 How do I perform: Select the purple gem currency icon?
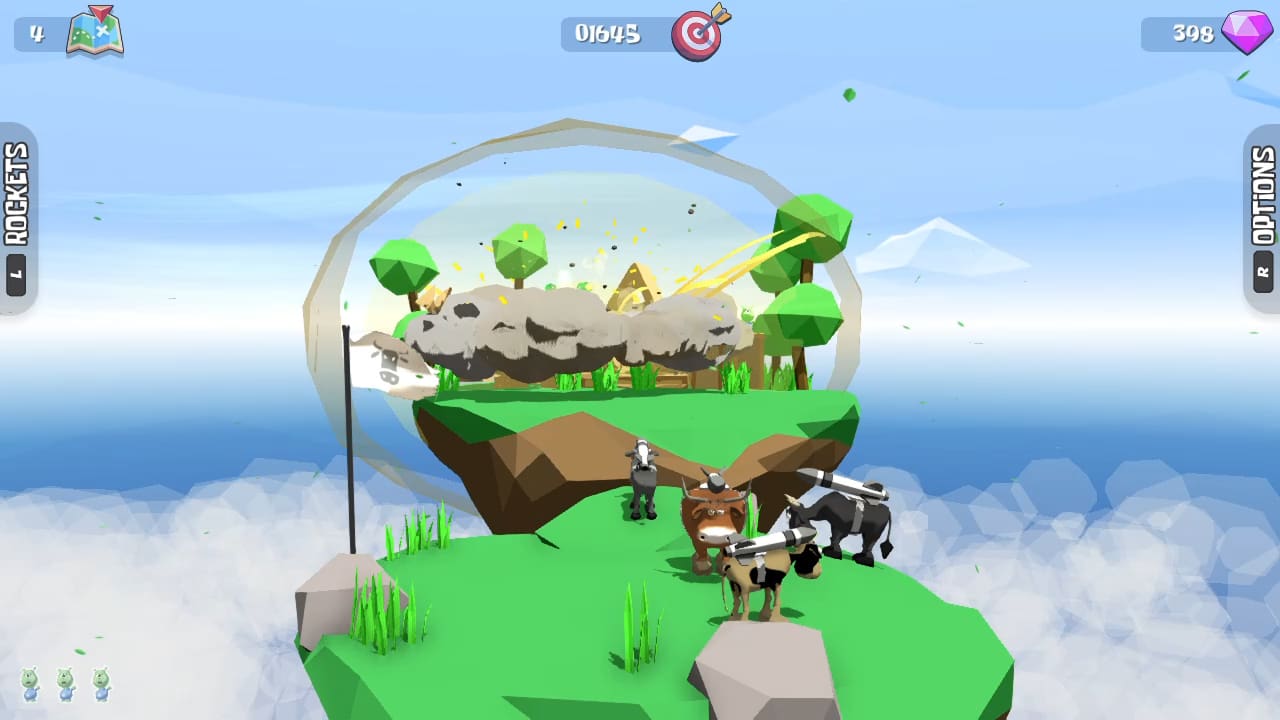click(1245, 33)
